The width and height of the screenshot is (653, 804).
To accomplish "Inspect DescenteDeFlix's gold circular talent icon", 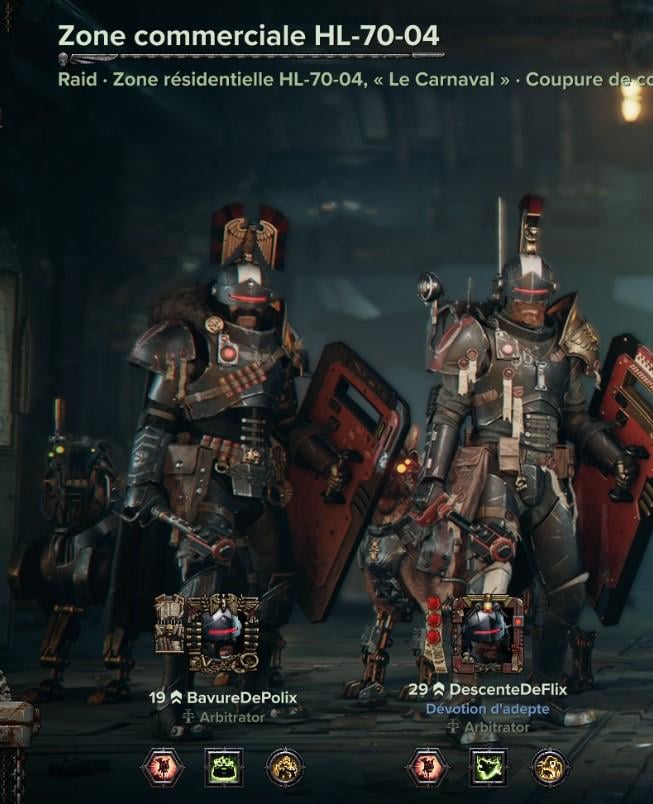I will (549, 767).
